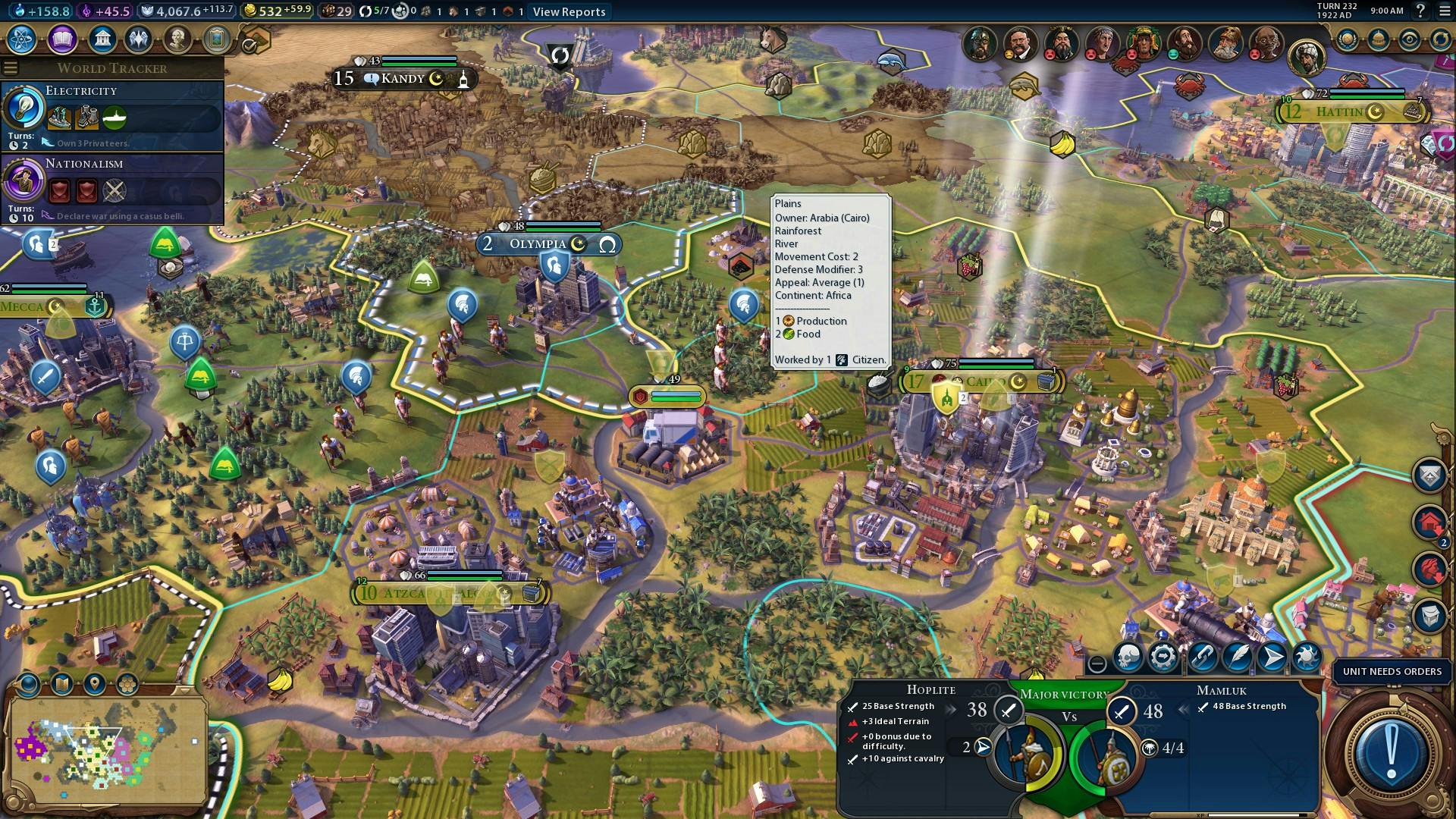Toggle the World Tracker list menu
Image resolution: width=1456 pixels, height=819 pixels.
[11, 68]
